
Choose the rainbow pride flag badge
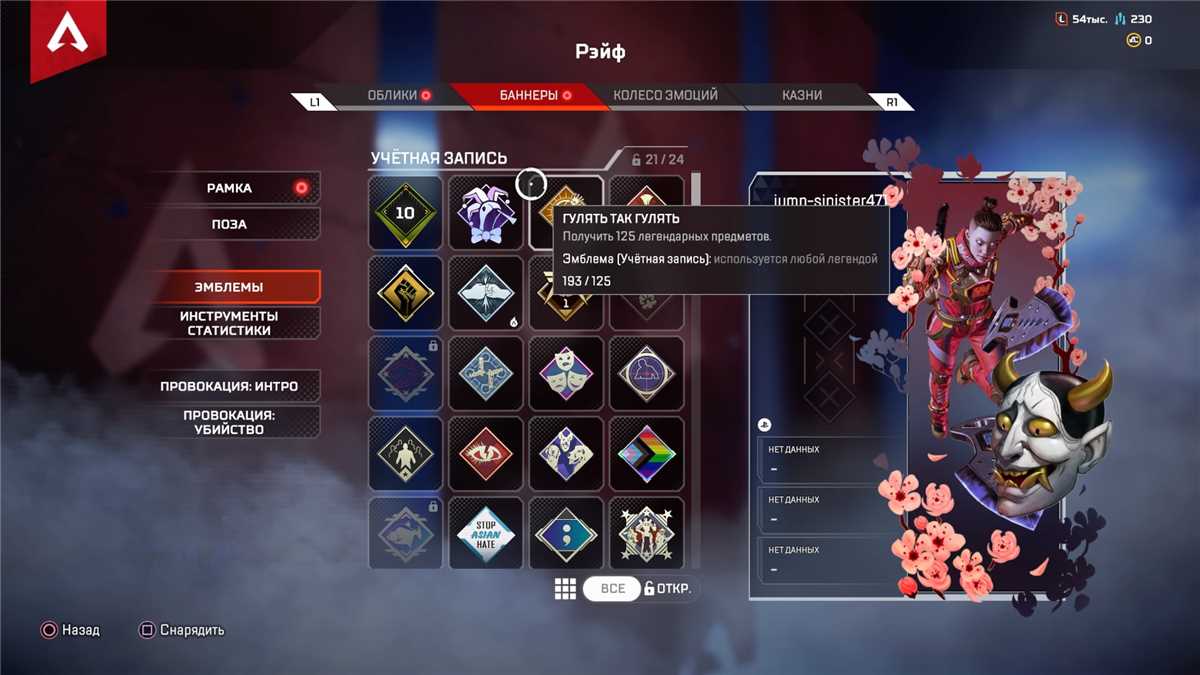[x=646, y=453]
